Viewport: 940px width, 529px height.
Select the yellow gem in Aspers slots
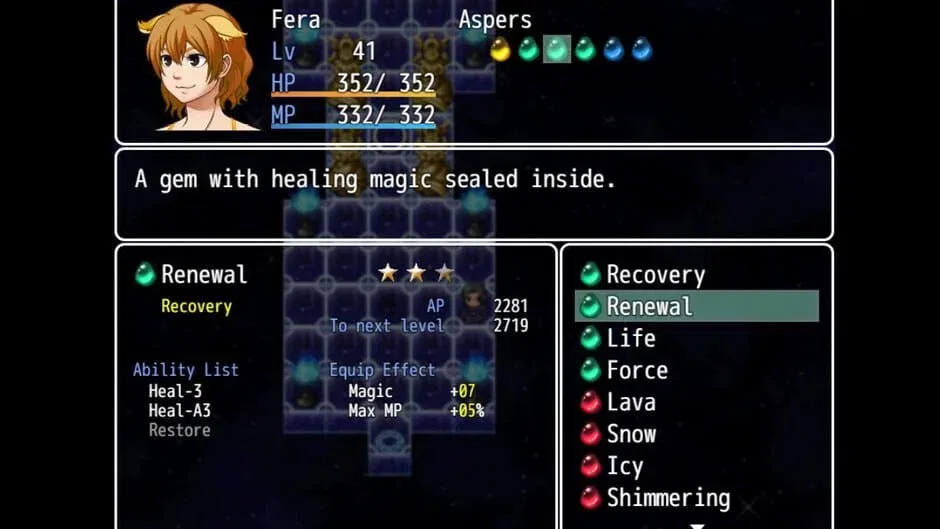tap(500, 49)
